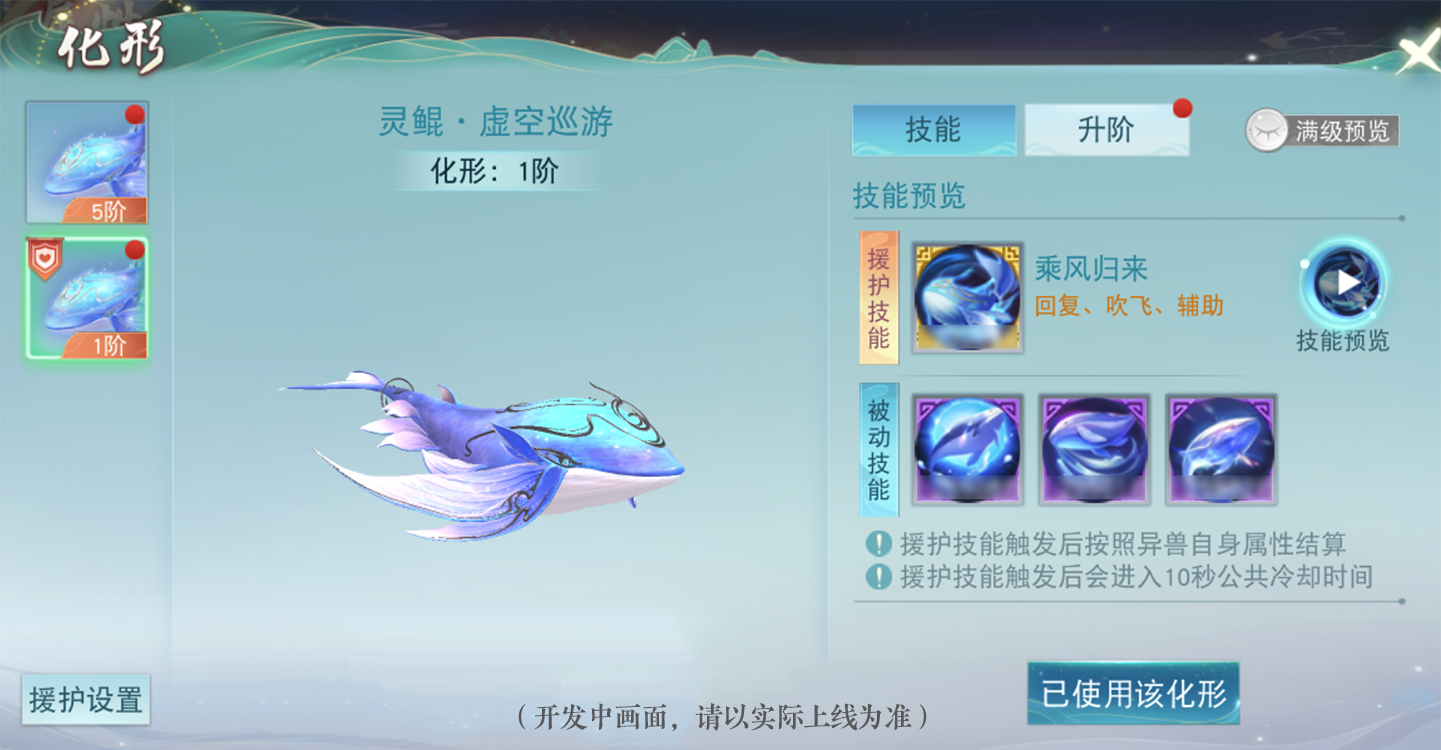Open the 乘风归来 support skill icon

(x=966, y=295)
